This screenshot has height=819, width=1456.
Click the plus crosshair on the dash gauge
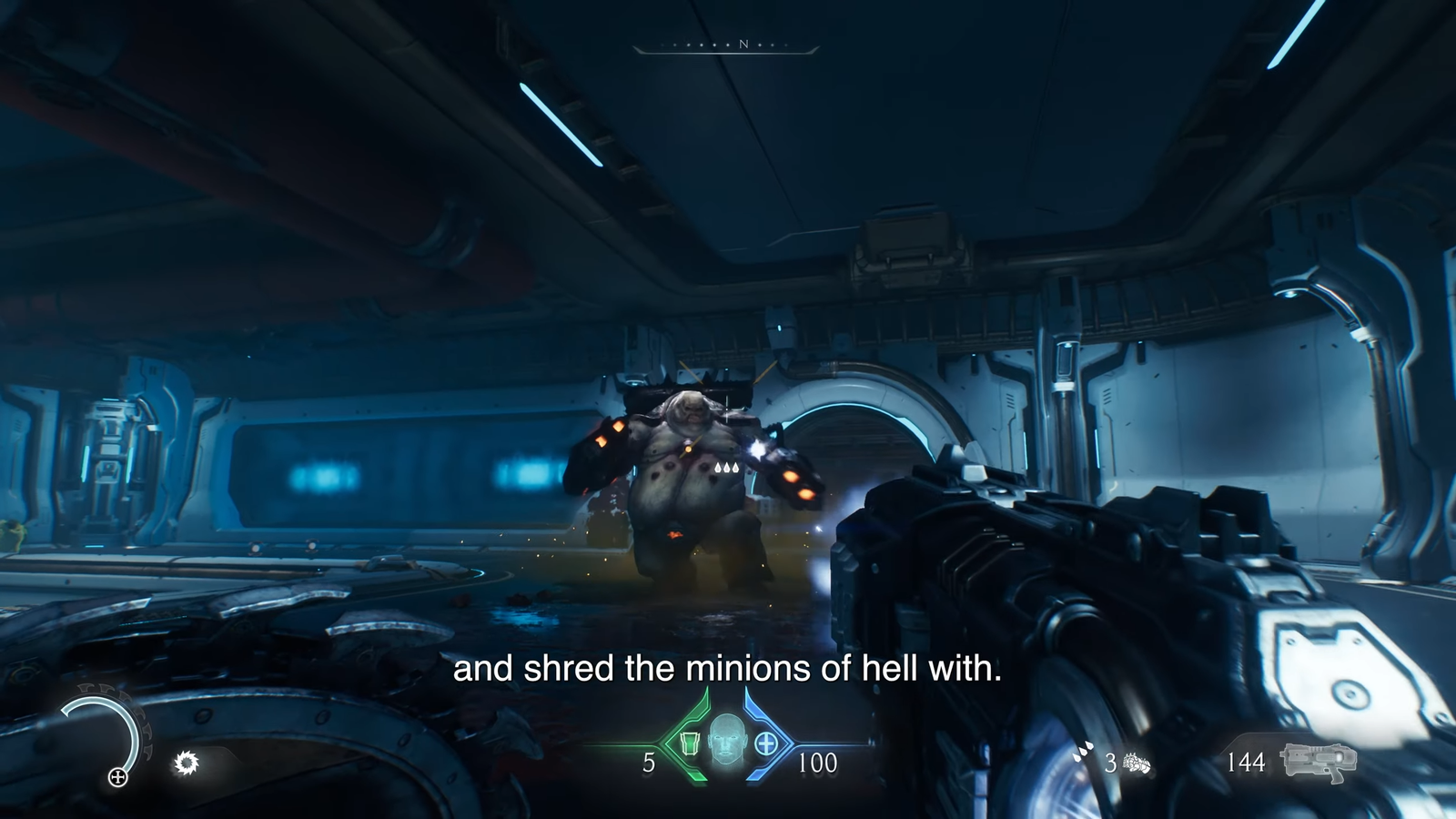pyautogui.click(x=117, y=777)
